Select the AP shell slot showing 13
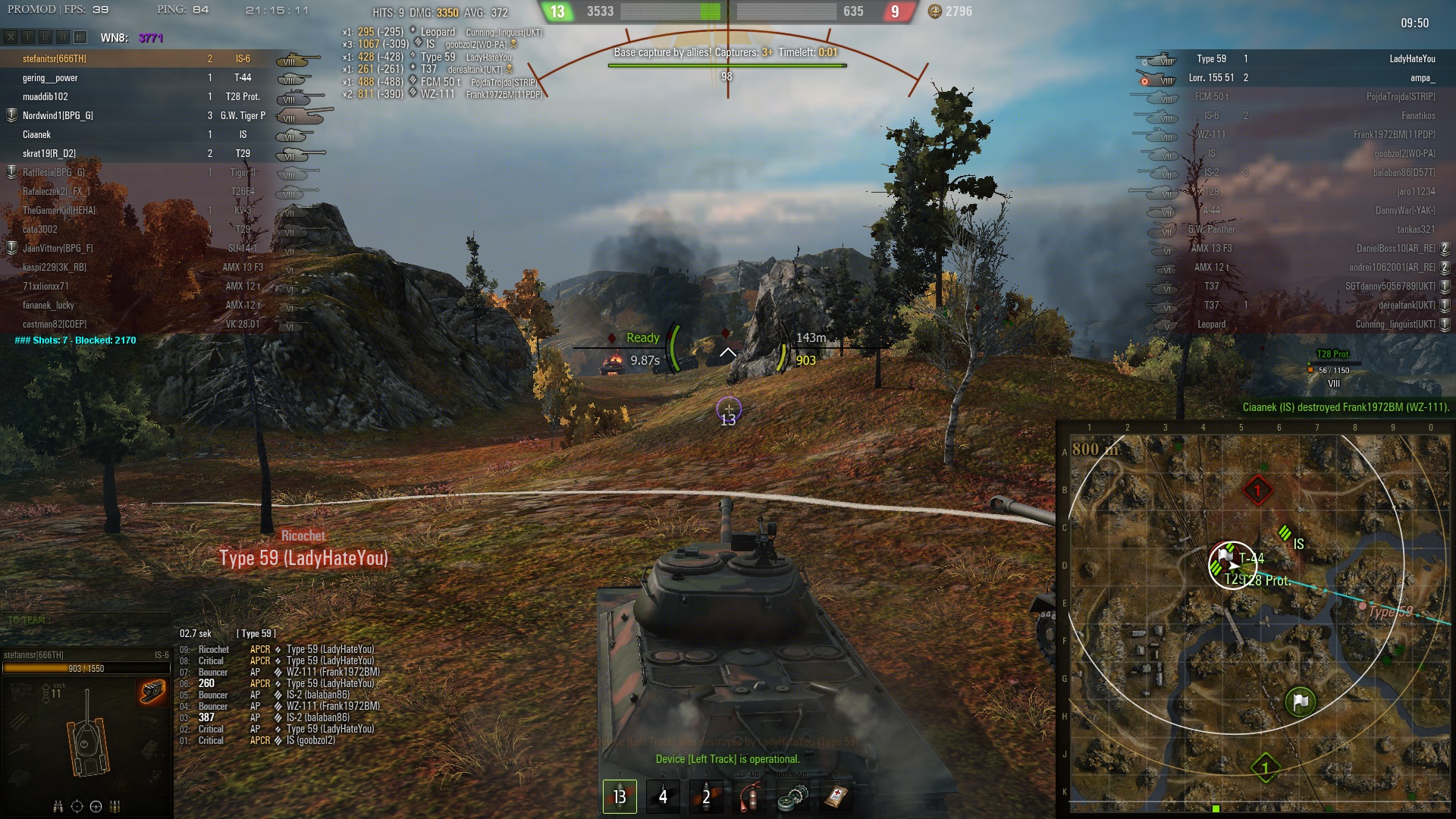 pyautogui.click(x=620, y=796)
